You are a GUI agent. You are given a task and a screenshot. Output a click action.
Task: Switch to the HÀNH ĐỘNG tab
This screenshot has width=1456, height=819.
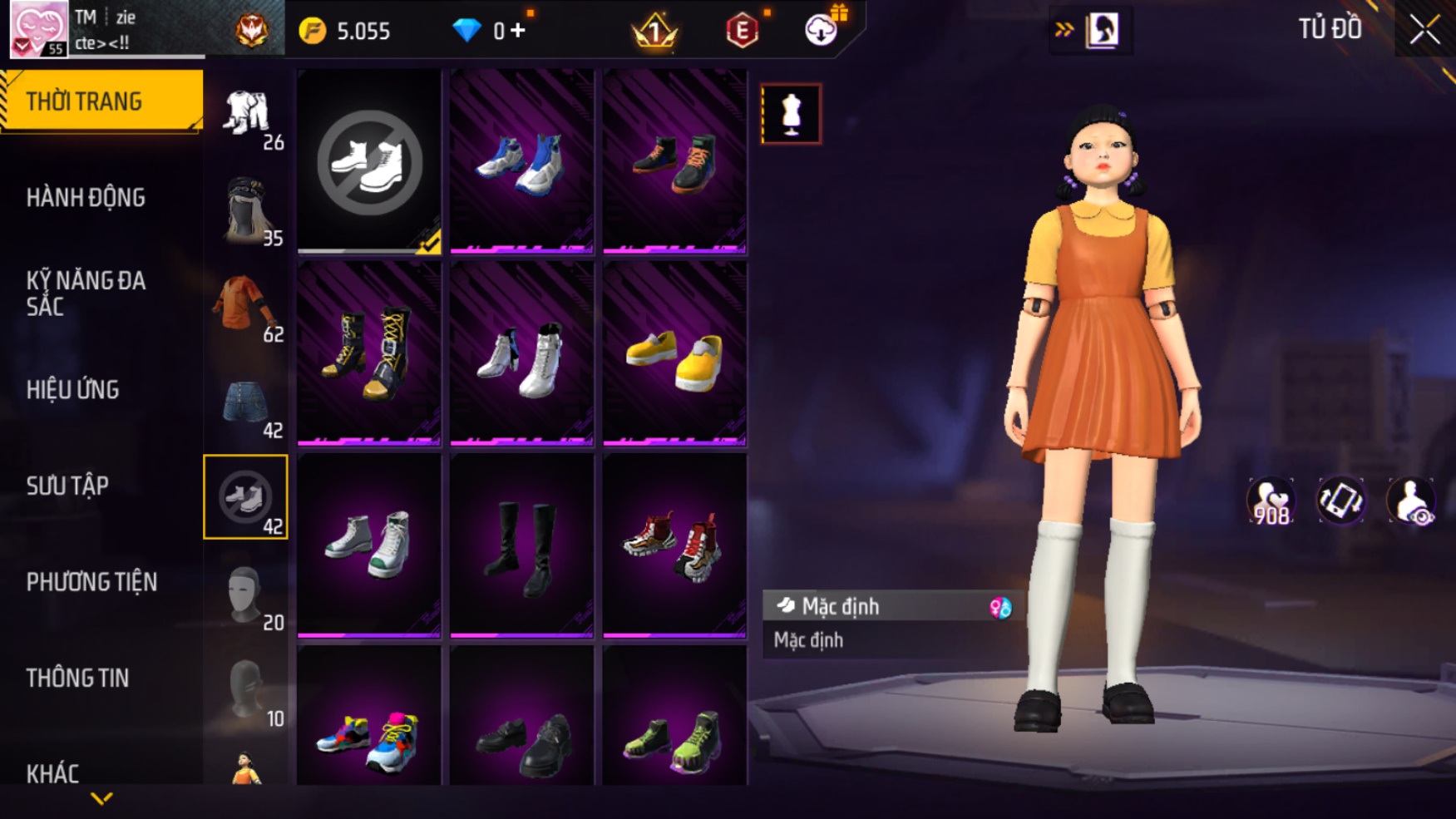tap(86, 198)
